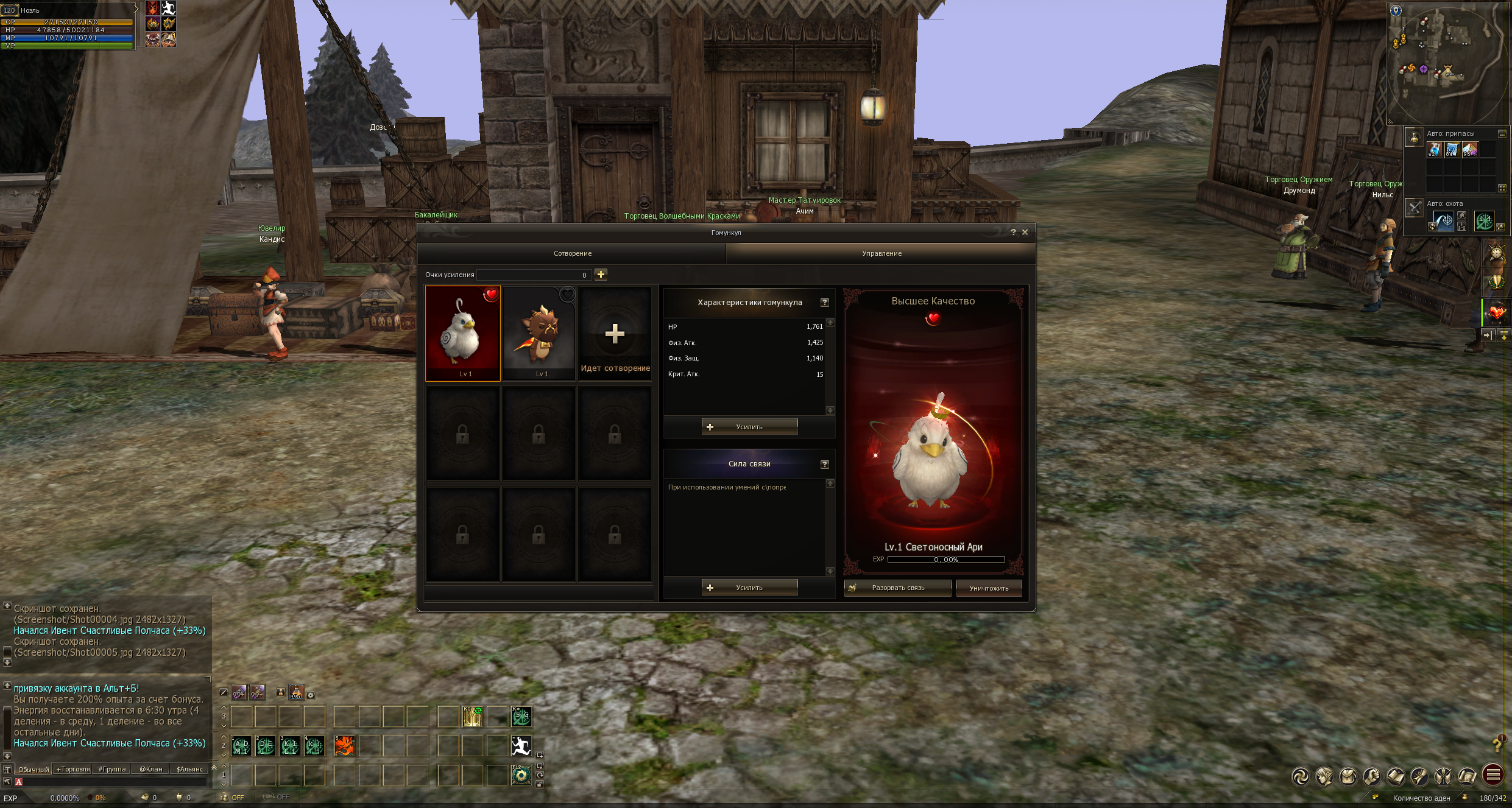Screen dimensions: 1512x808
Task: Open the red main menu button
Action: point(1493,775)
